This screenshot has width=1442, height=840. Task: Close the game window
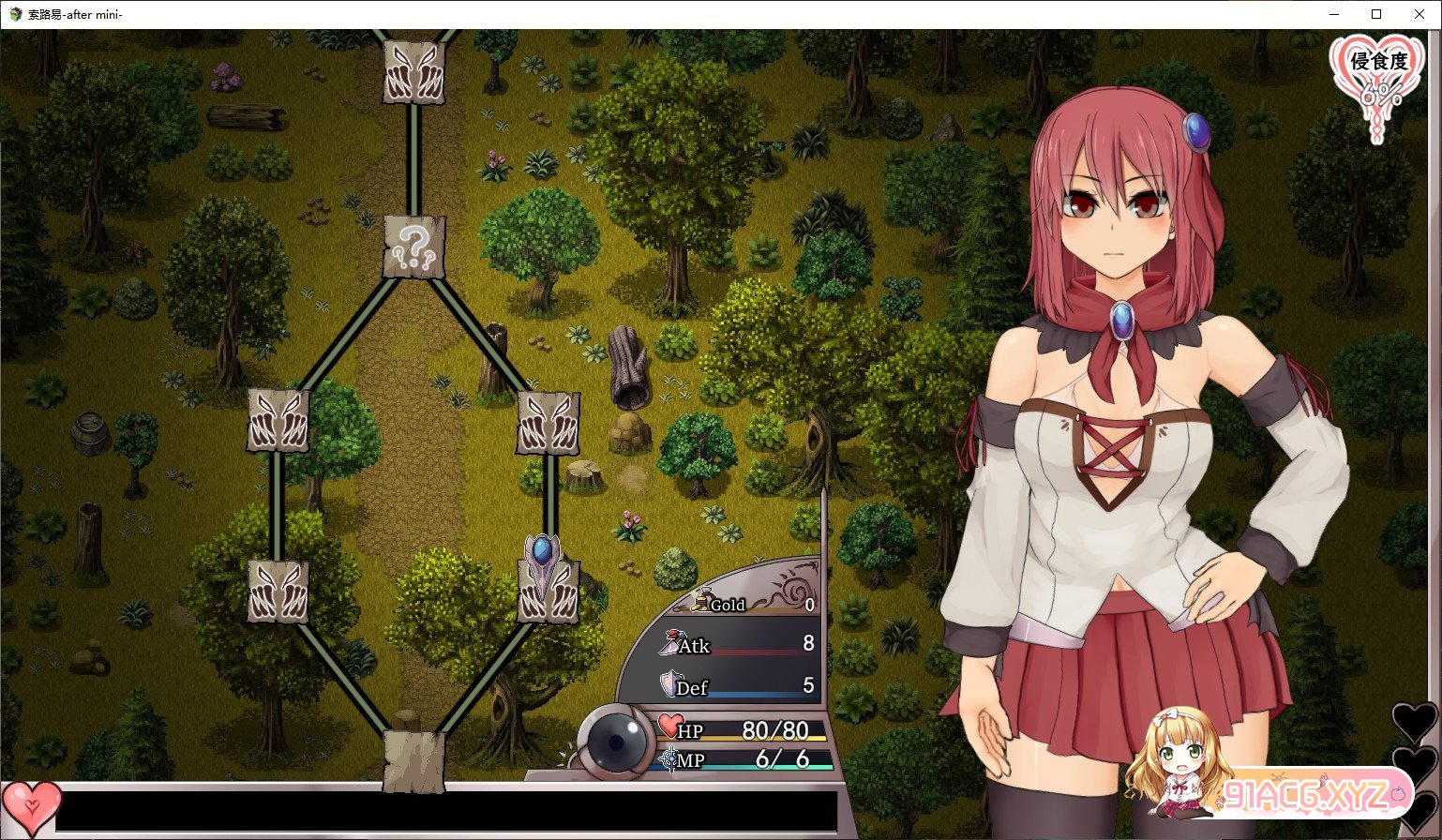tap(1419, 14)
